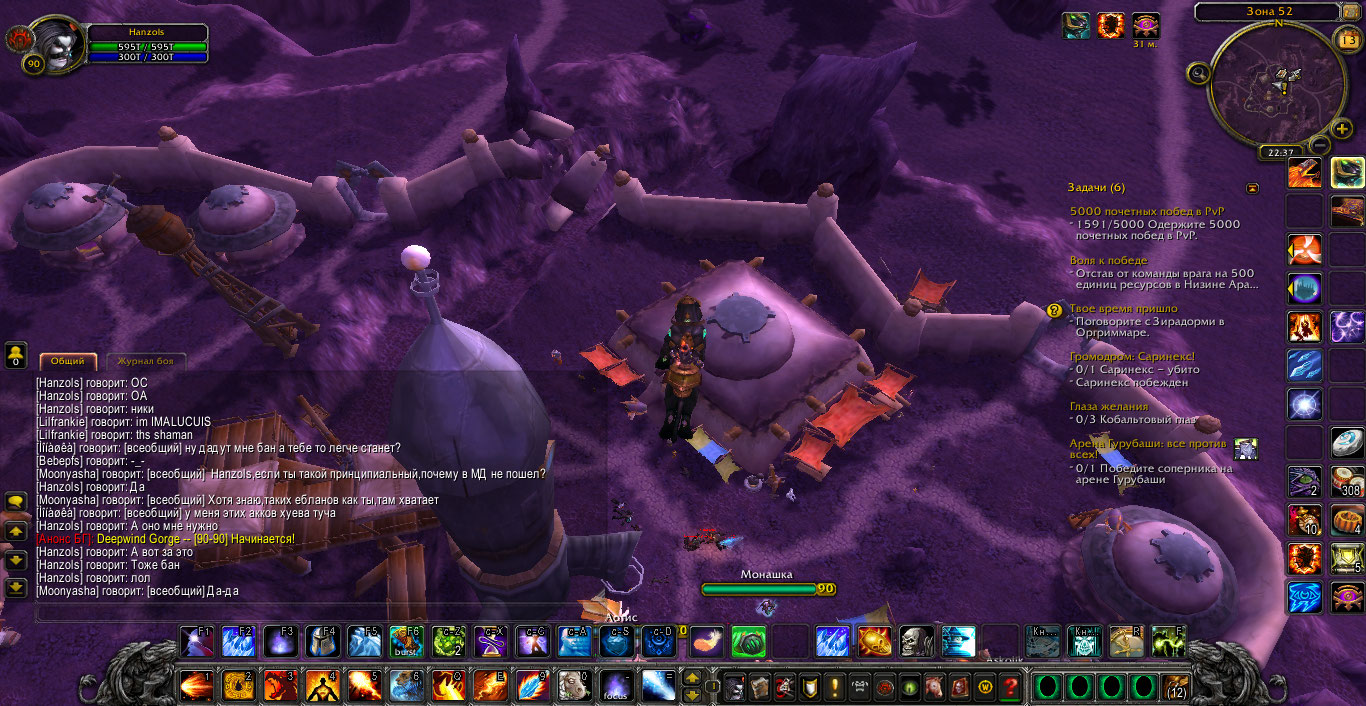This screenshot has width=1366, height=706.
Task: Activate the ability bound to F1
Action: (196, 640)
